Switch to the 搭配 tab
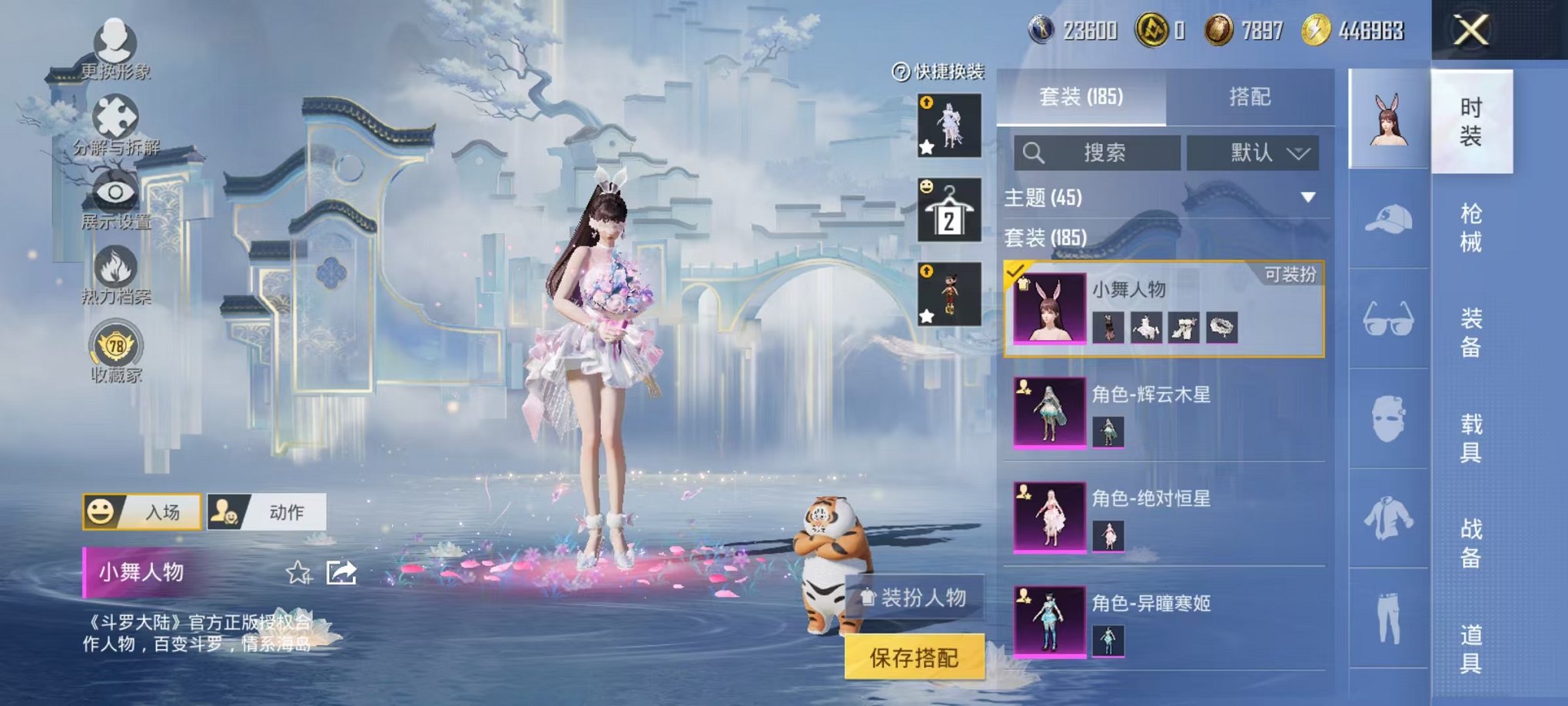 [x=1250, y=96]
